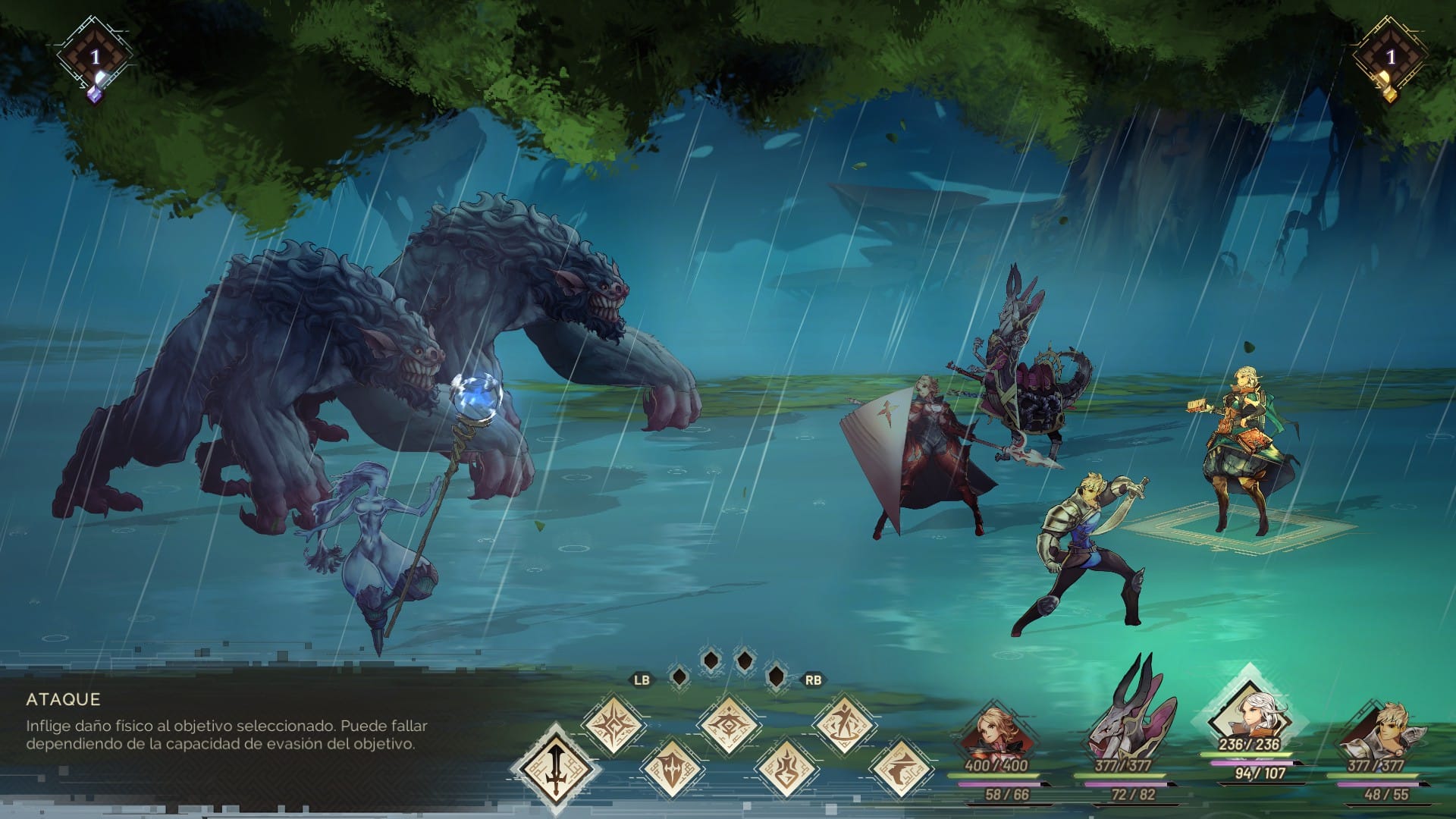Open the potion flask item command

pos(786,766)
